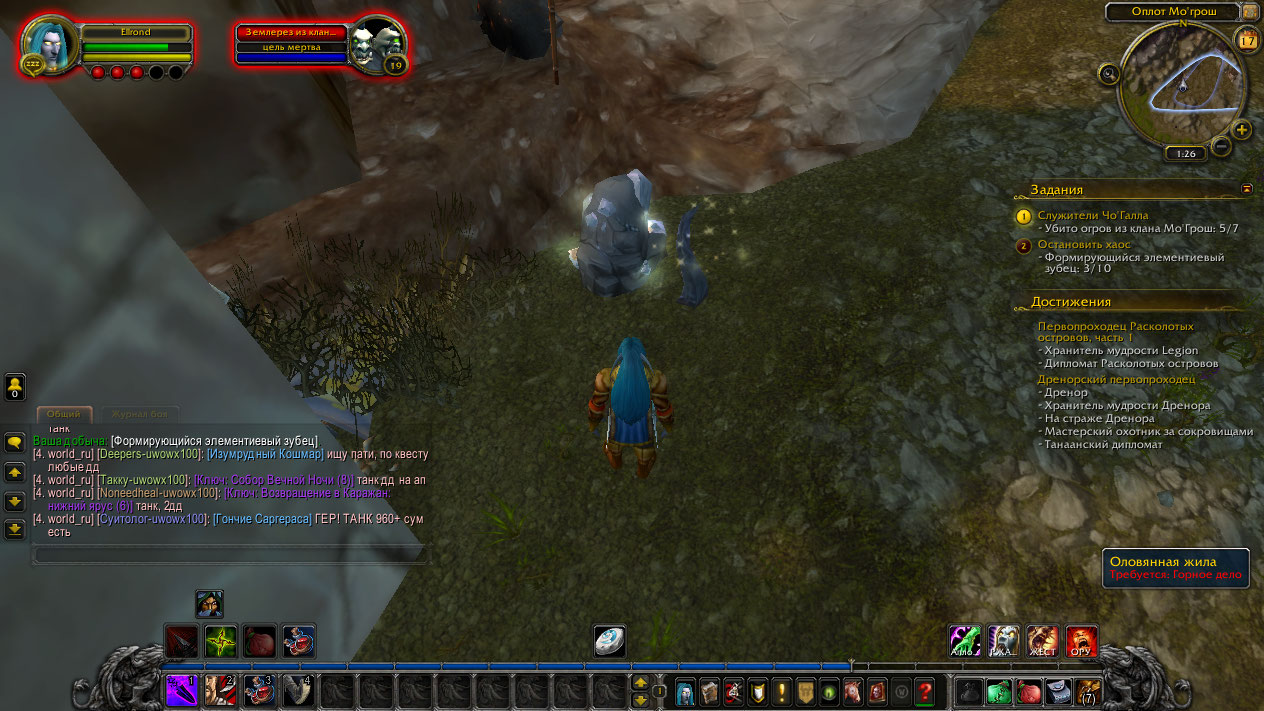This screenshot has width=1264, height=711.
Task: Open the calendar showing day 17
Action: (x=1247, y=40)
